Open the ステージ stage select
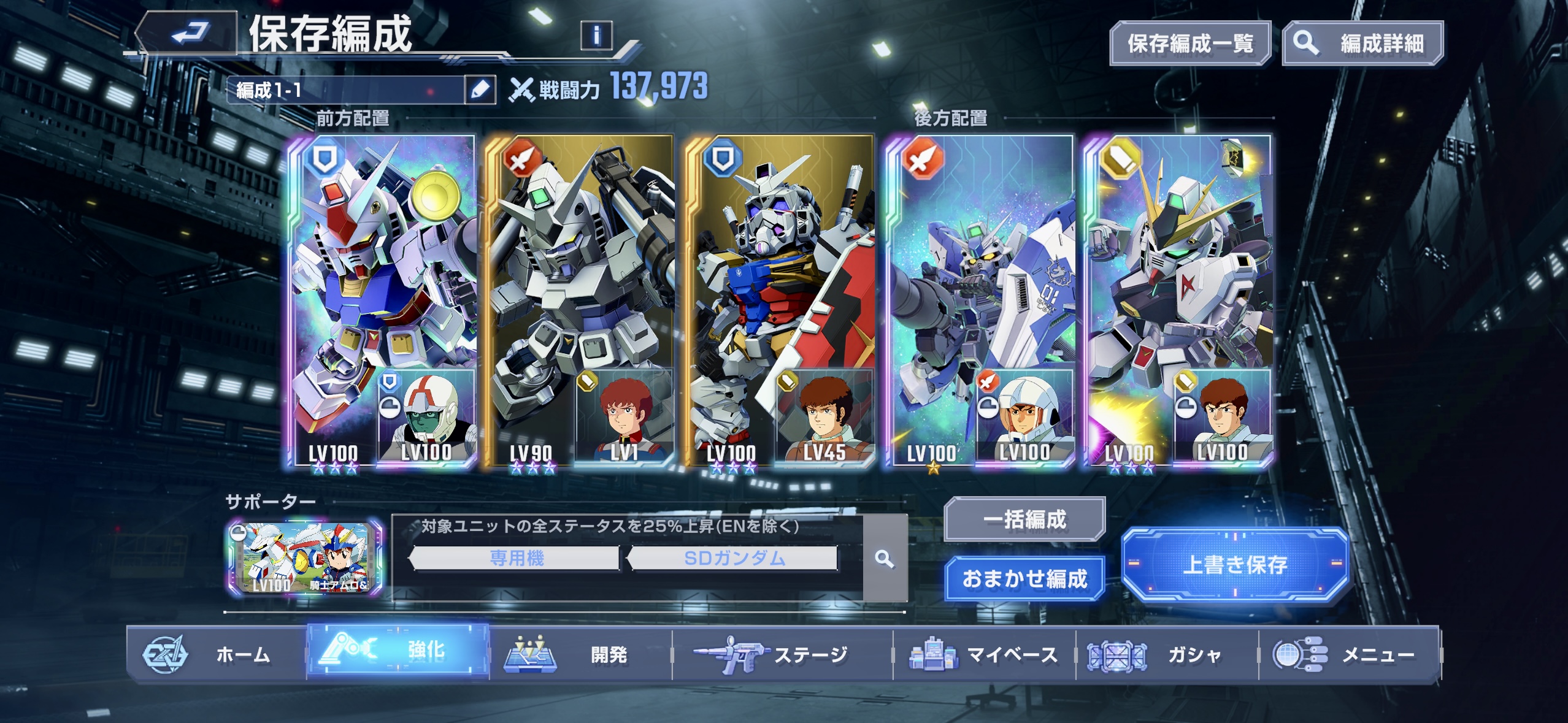 point(782,654)
